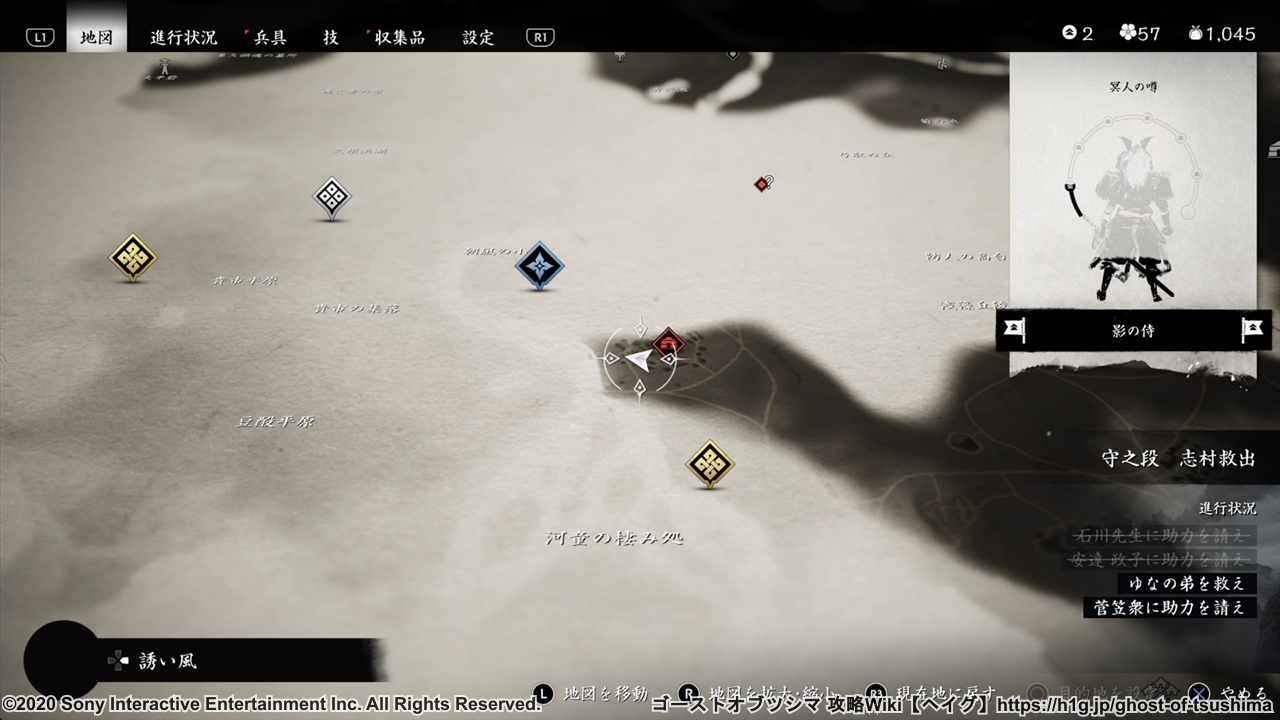This screenshot has height=720, width=1280.
Task: Select the 影の侍 legend banner
Action: click(1133, 331)
